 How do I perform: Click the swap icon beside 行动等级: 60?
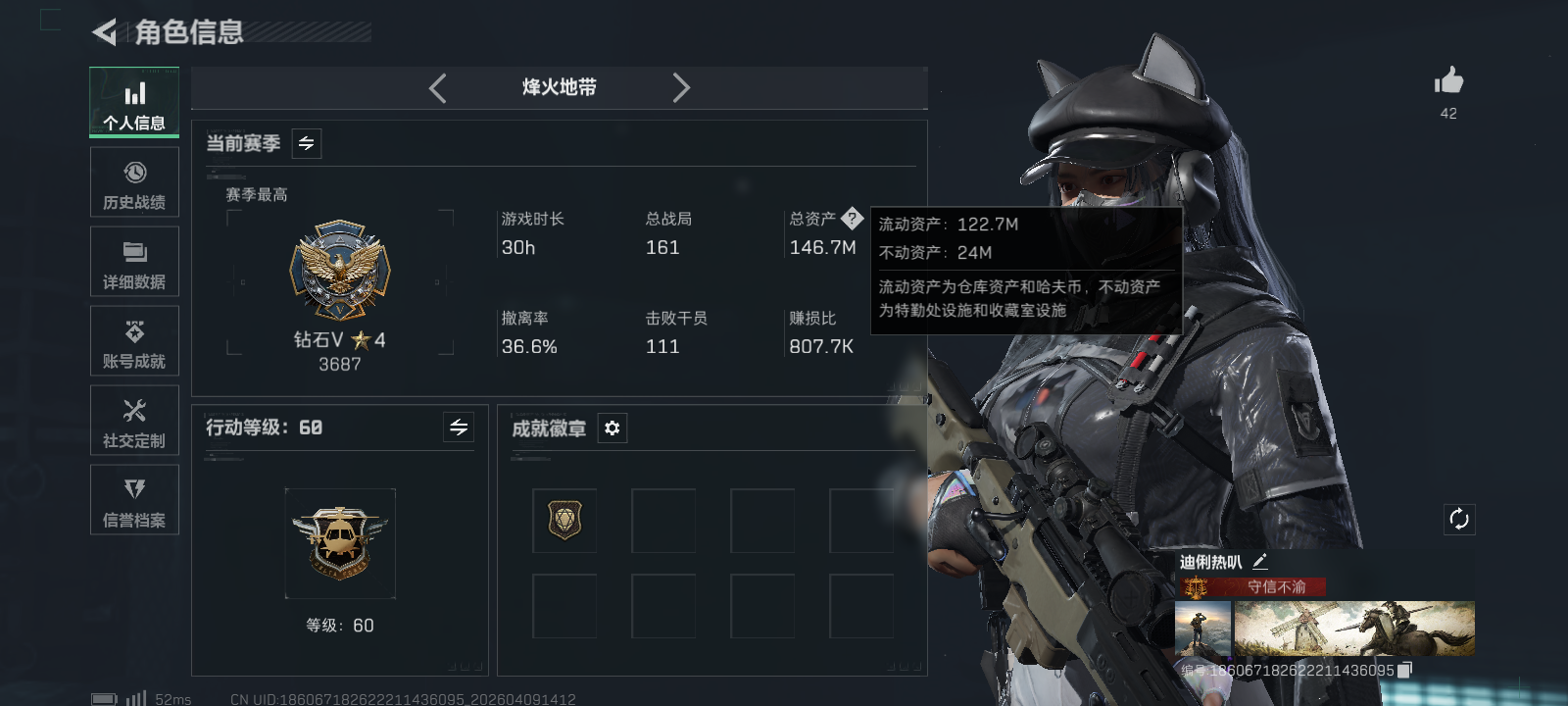click(x=458, y=428)
